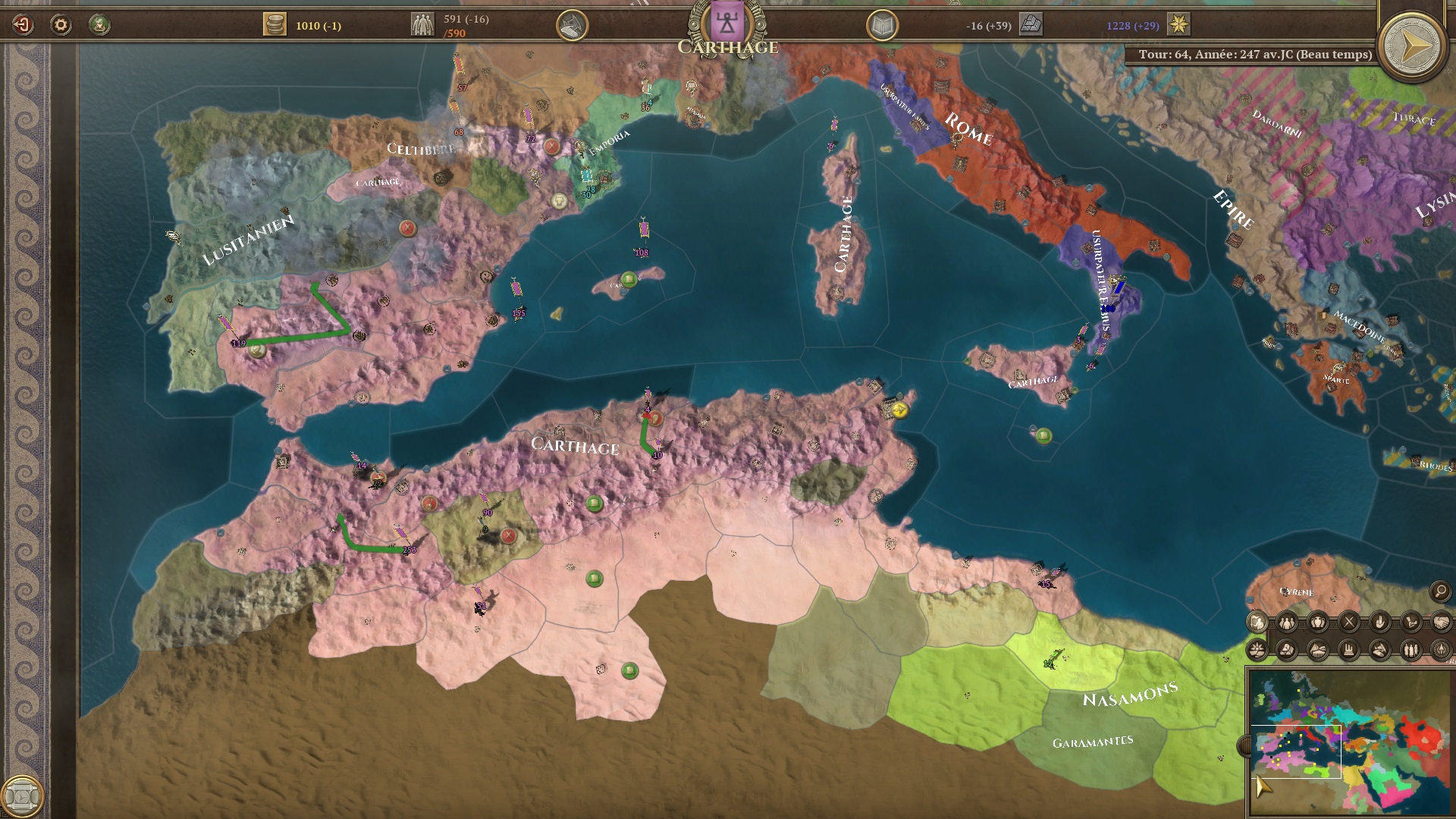The height and width of the screenshot is (819, 1456).
Task: Enable the flower terrain map filter
Action: 1257,650
